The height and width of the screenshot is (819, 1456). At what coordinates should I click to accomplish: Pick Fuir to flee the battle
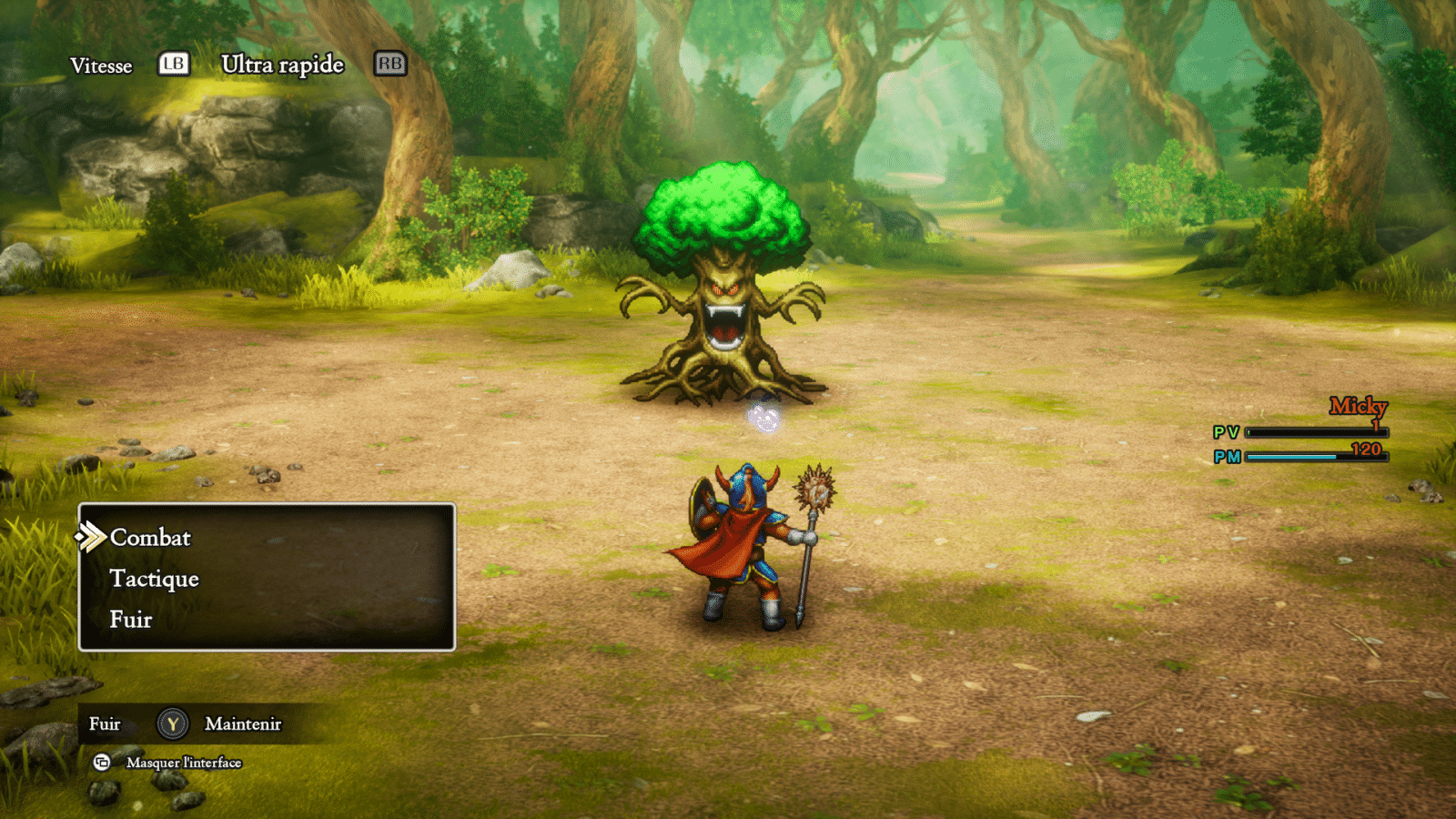click(131, 620)
